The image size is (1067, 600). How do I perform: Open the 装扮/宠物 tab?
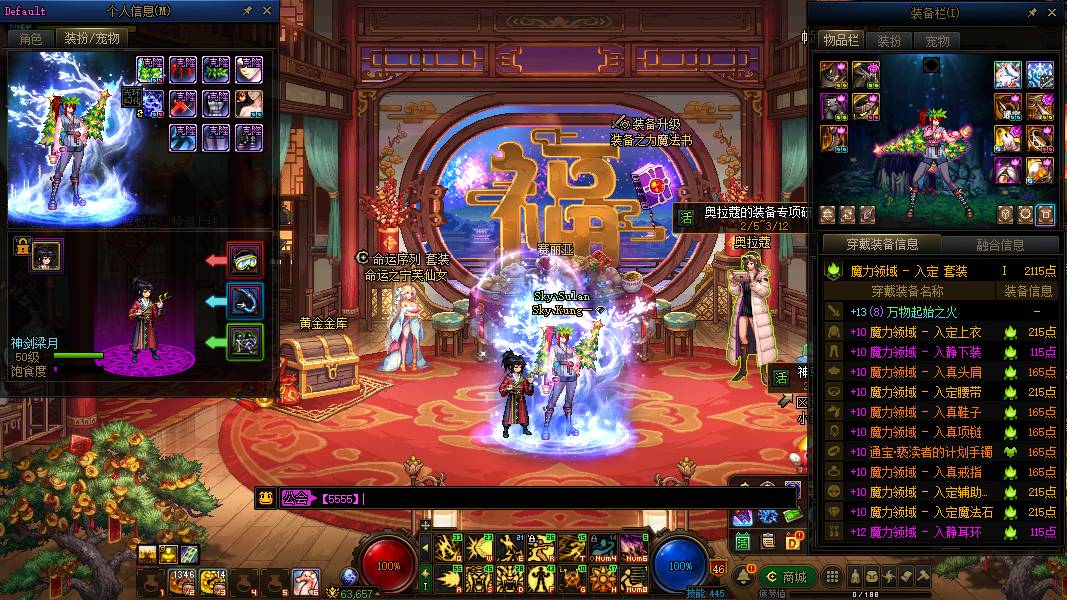point(92,38)
